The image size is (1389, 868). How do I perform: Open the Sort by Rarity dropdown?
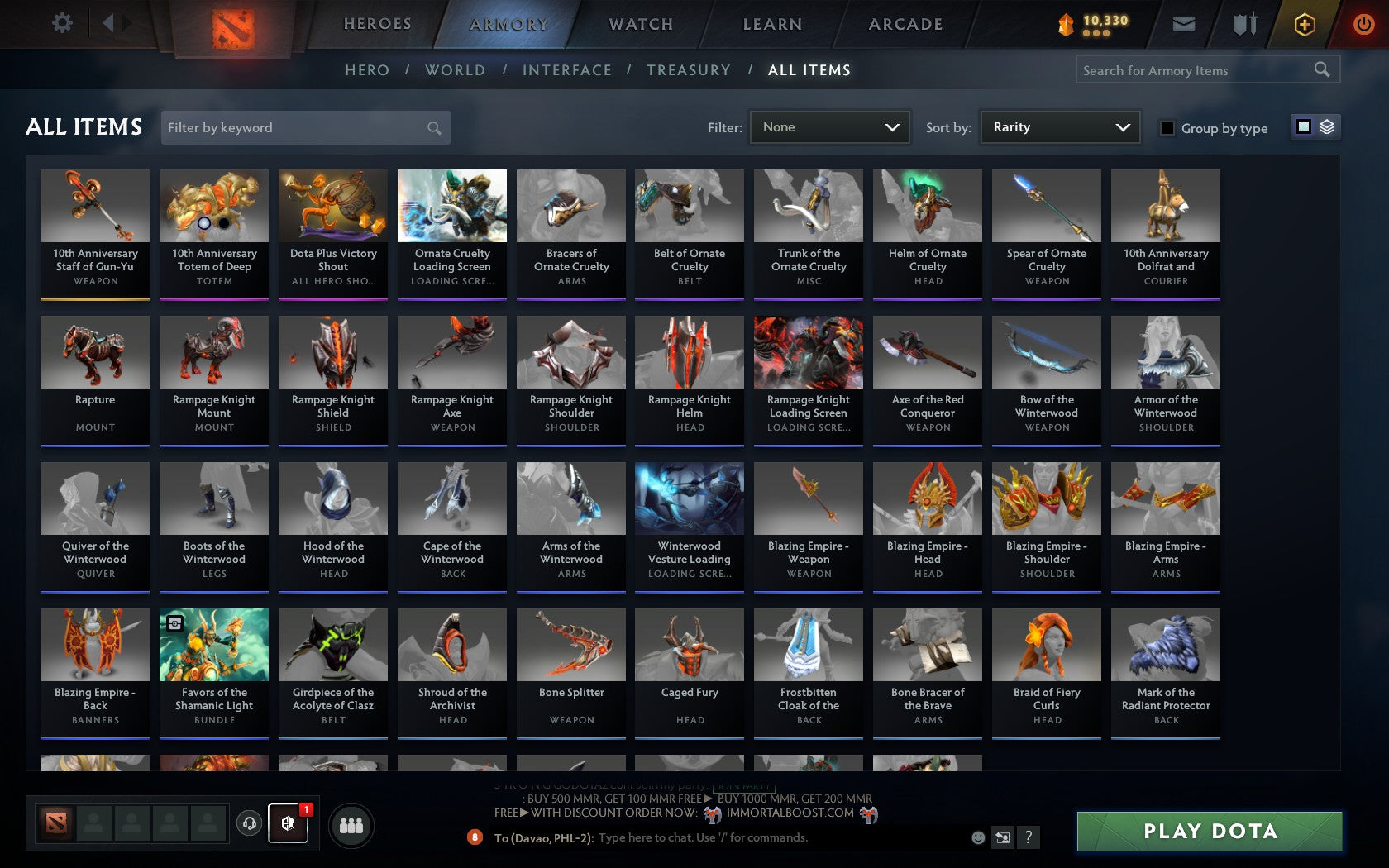(x=1059, y=127)
